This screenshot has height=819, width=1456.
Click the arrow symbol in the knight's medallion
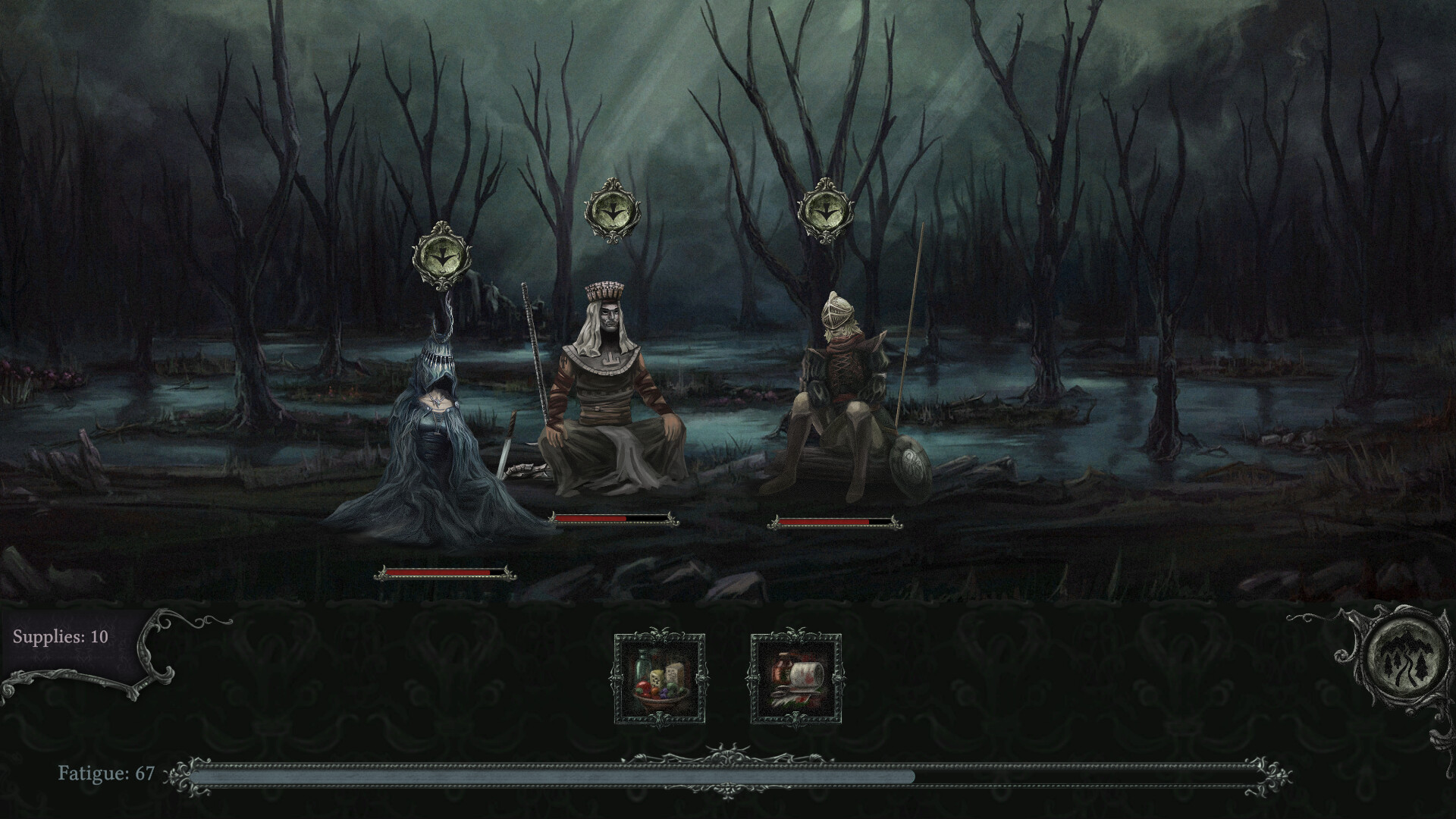click(x=825, y=209)
